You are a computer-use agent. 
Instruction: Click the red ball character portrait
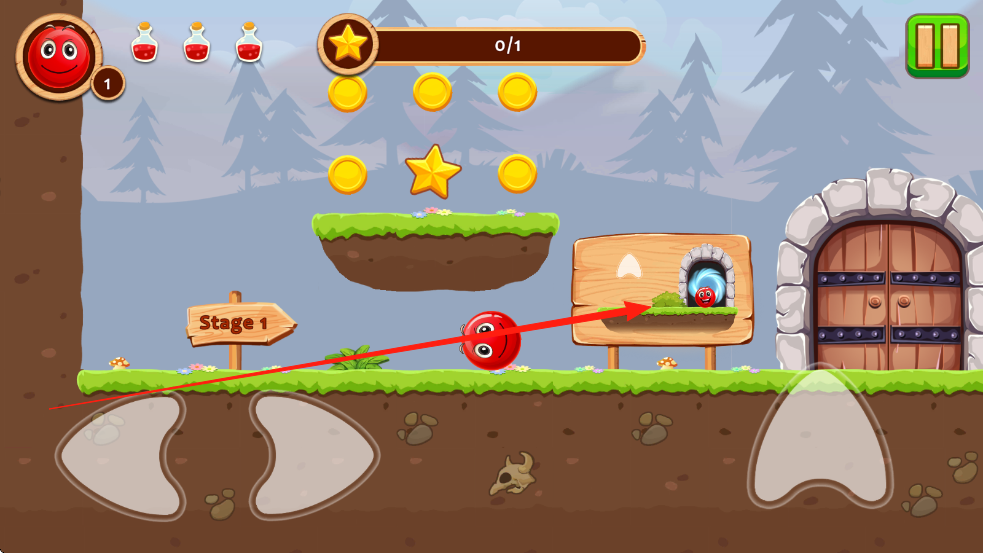click(x=59, y=56)
